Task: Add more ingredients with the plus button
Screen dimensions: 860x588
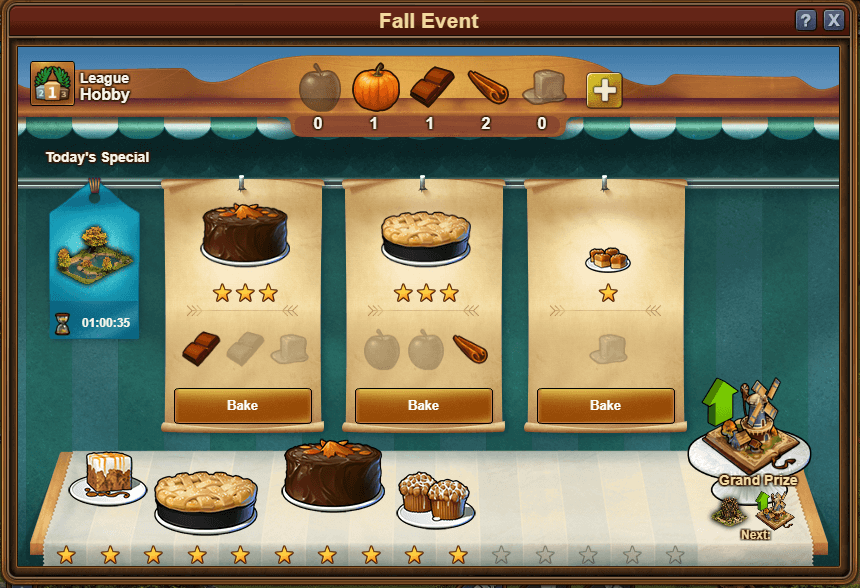Action: click(604, 90)
